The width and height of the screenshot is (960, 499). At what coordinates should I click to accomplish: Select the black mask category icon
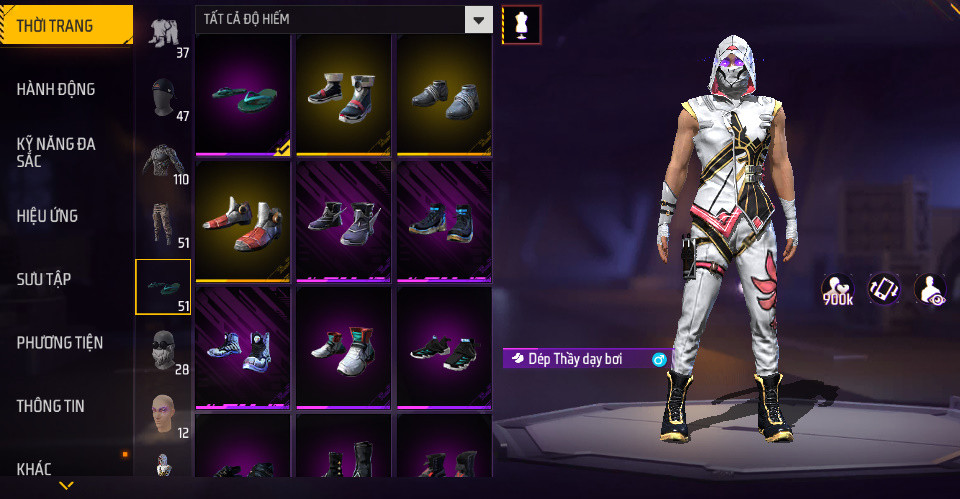point(163,97)
